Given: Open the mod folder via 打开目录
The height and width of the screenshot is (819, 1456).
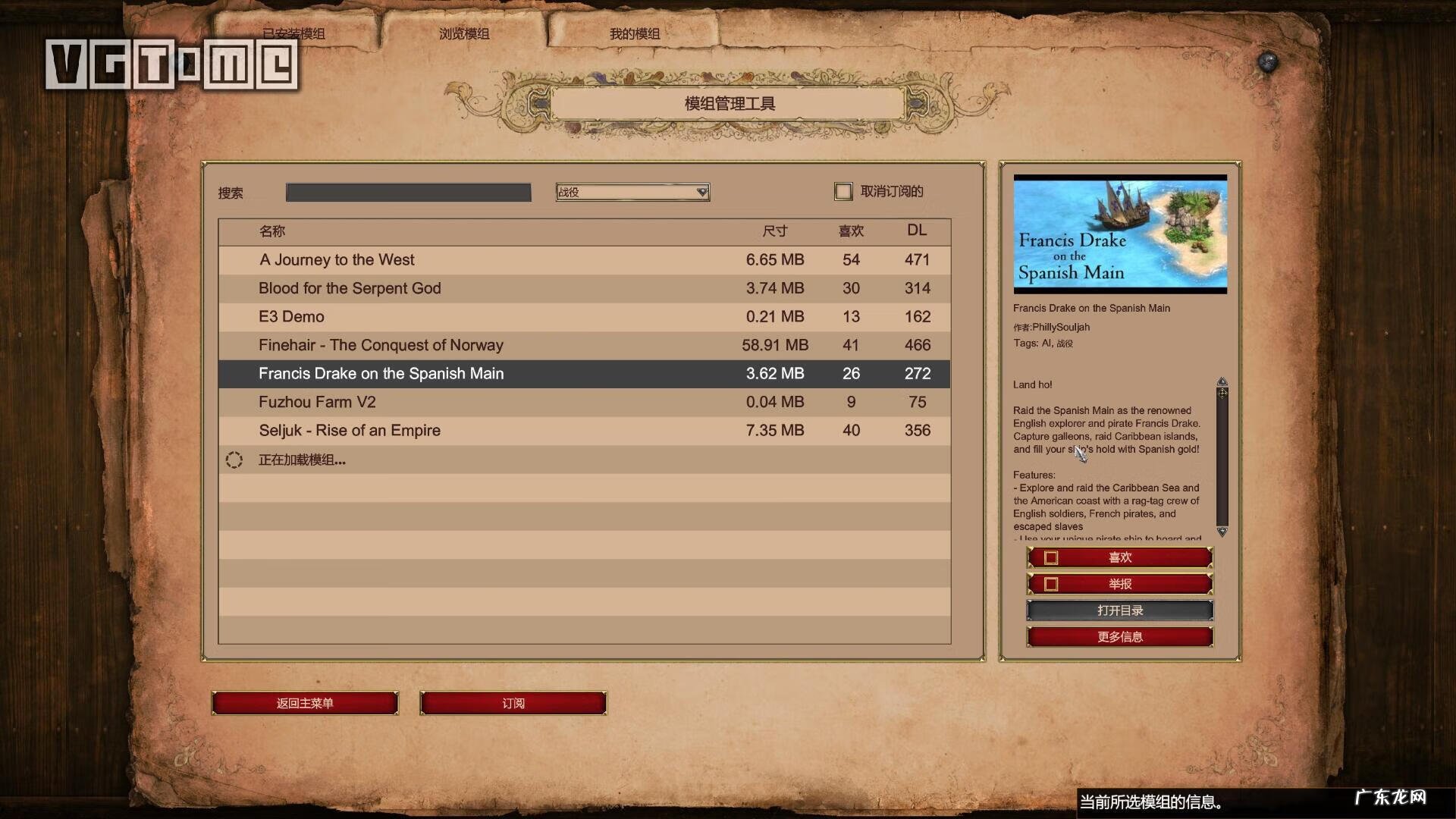Looking at the screenshot, I should tap(1120, 610).
